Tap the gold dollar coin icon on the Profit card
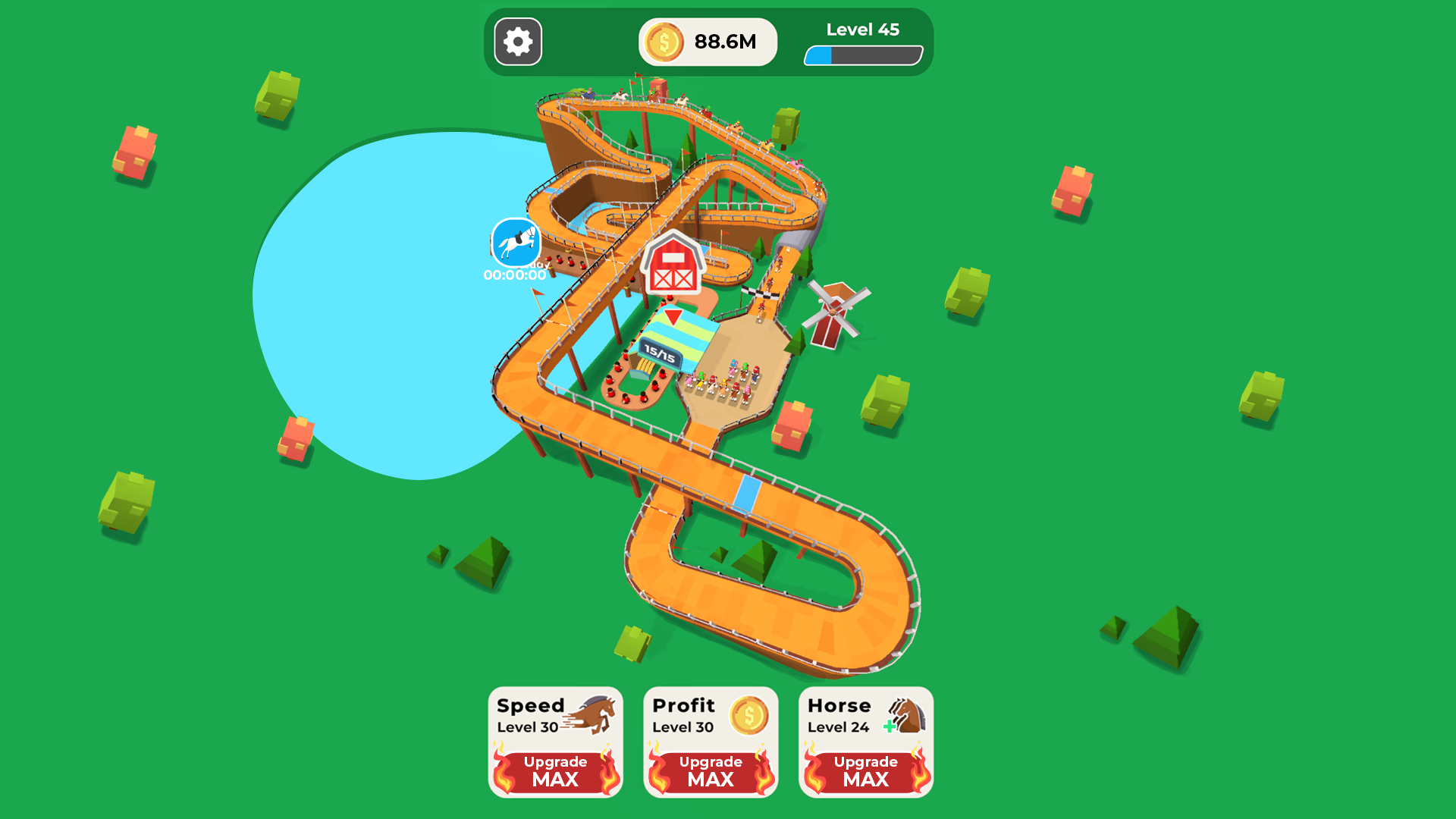 point(748,714)
